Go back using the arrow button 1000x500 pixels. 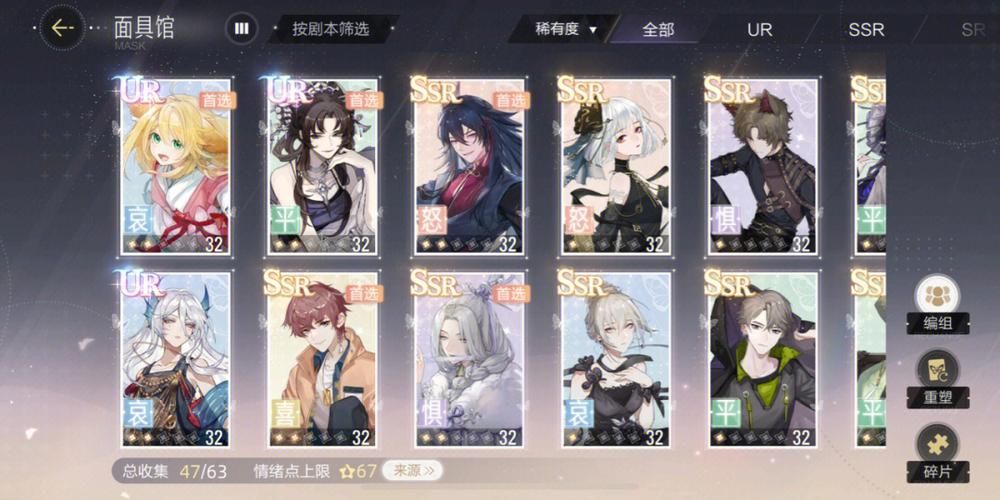pyautogui.click(x=62, y=28)
